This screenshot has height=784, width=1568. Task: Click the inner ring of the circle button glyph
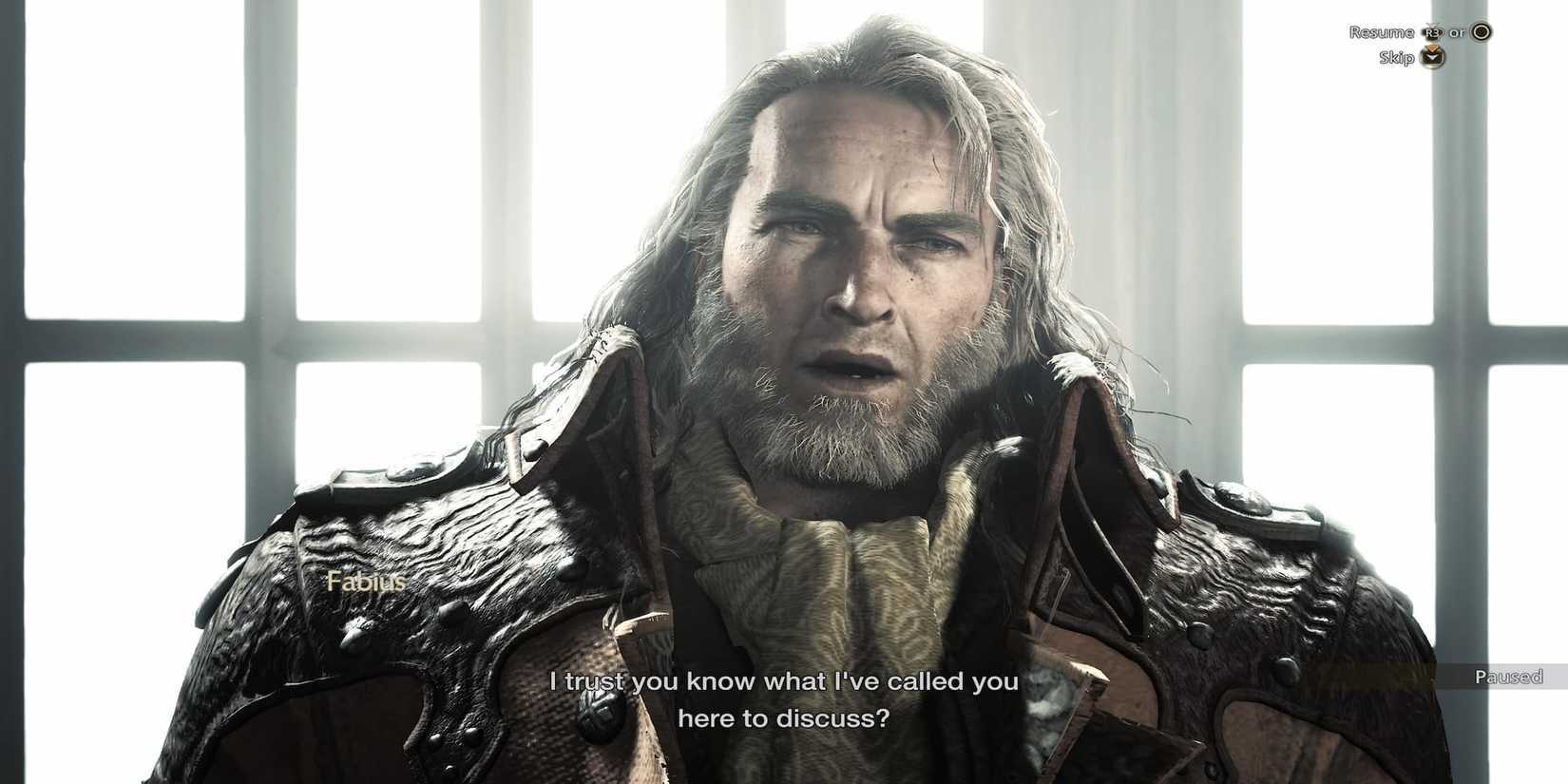pyautogui.click(x=1482, y=31)
